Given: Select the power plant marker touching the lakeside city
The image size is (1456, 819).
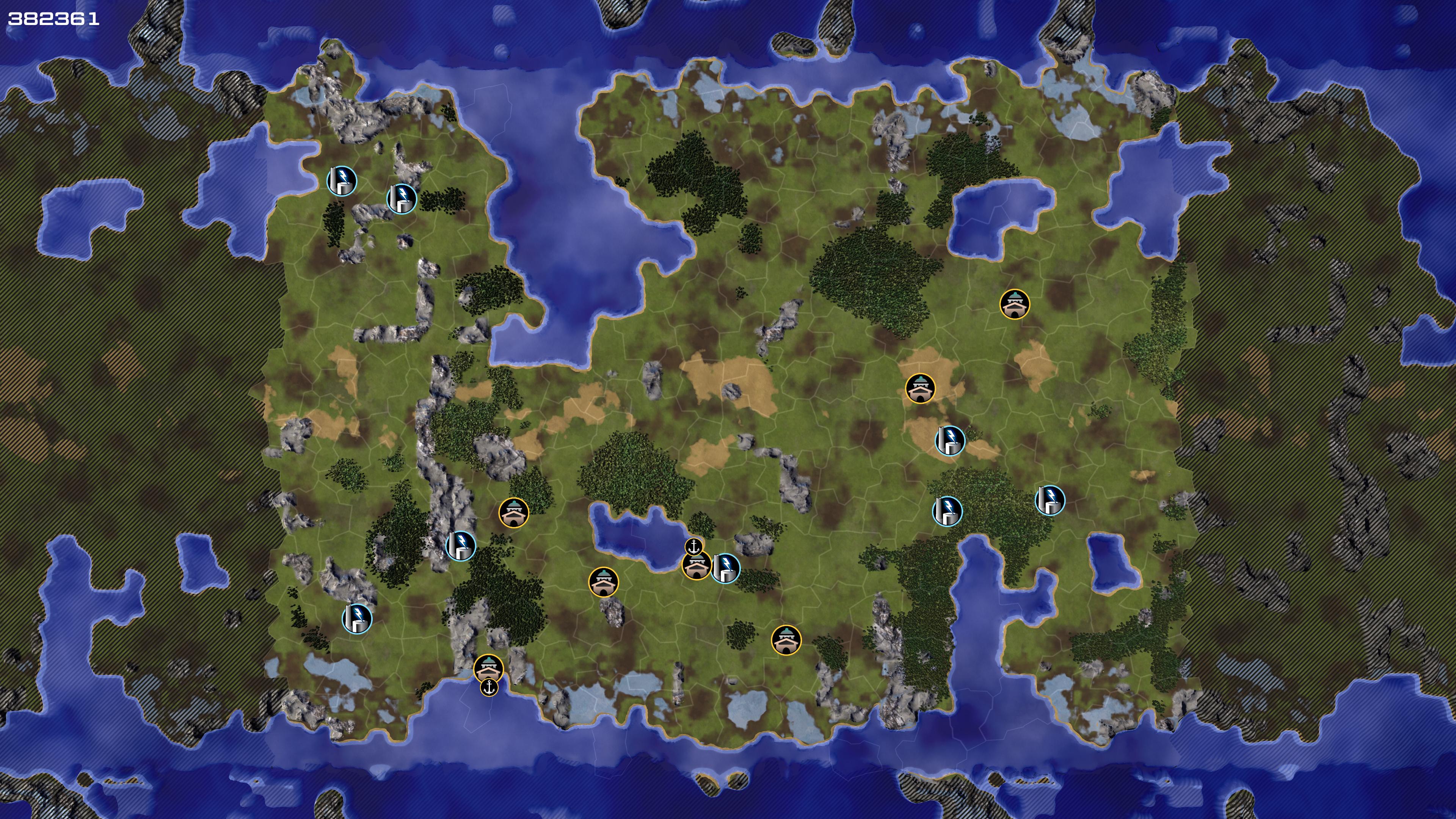Looking at the screenshot, I should pos(726,568).
